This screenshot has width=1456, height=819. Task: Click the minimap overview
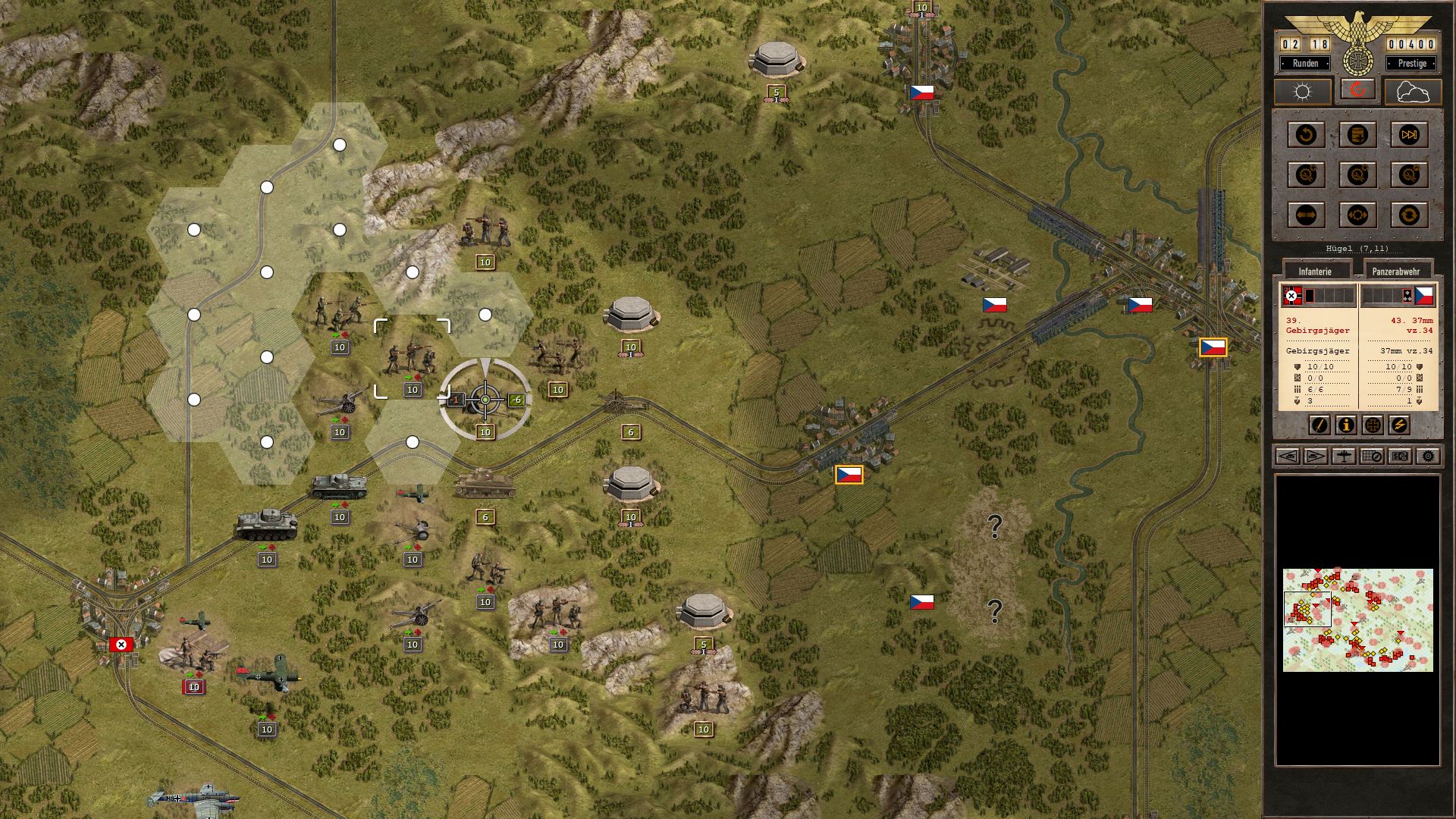pos(1357,620)
